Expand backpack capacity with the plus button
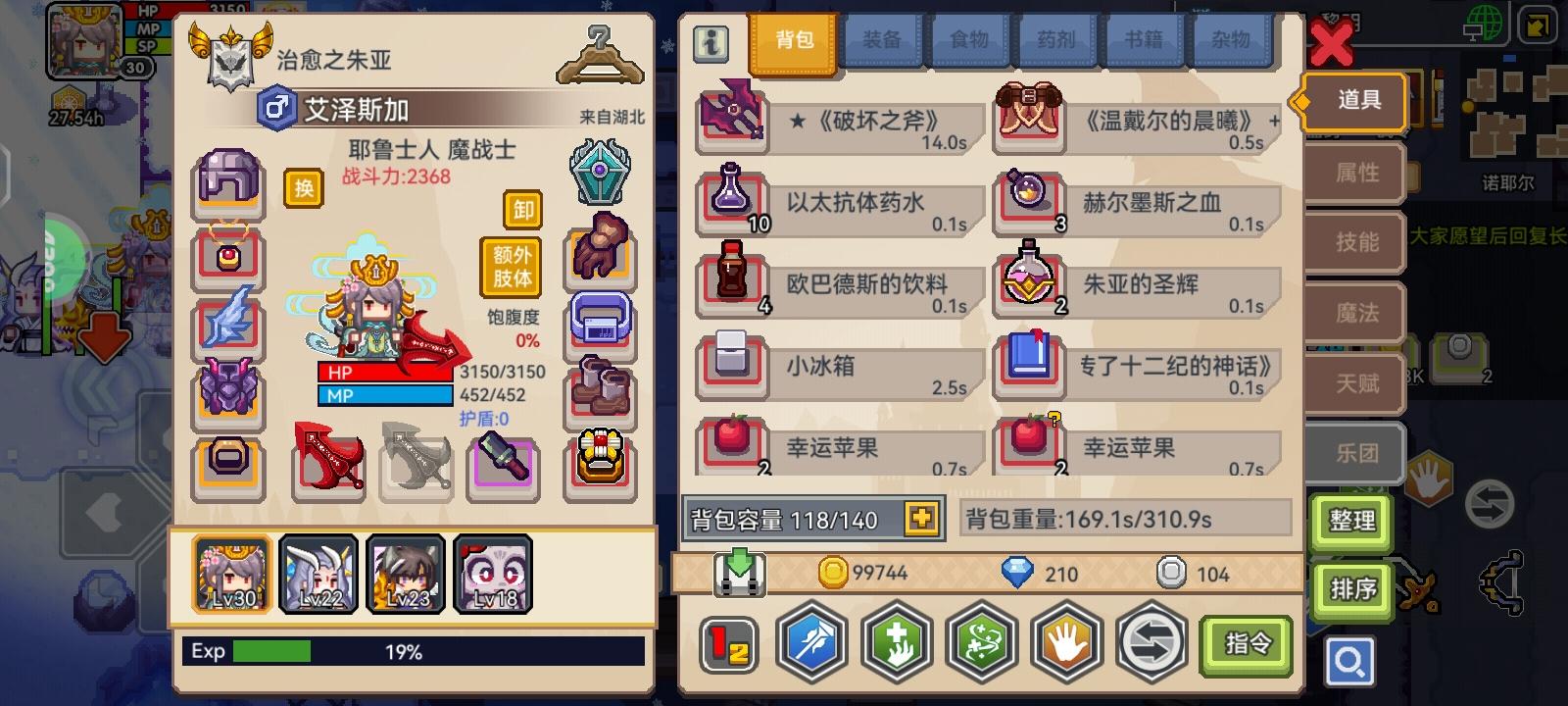Image resolution: width=1568 pixels, height=706 pixels. (919, 518)
